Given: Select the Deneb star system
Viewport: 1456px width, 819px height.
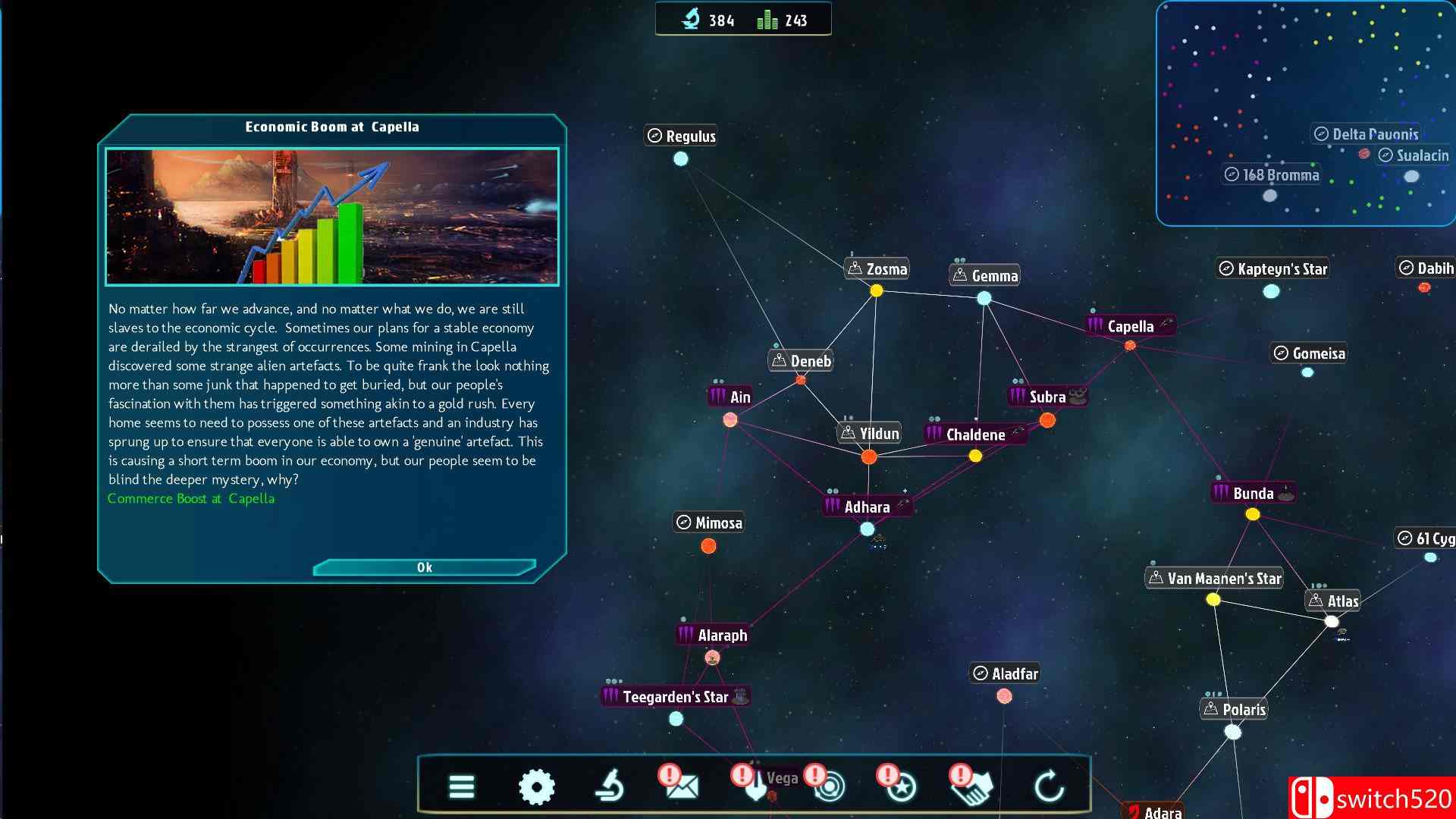Looking at the screenshot, I should [801, 381].
